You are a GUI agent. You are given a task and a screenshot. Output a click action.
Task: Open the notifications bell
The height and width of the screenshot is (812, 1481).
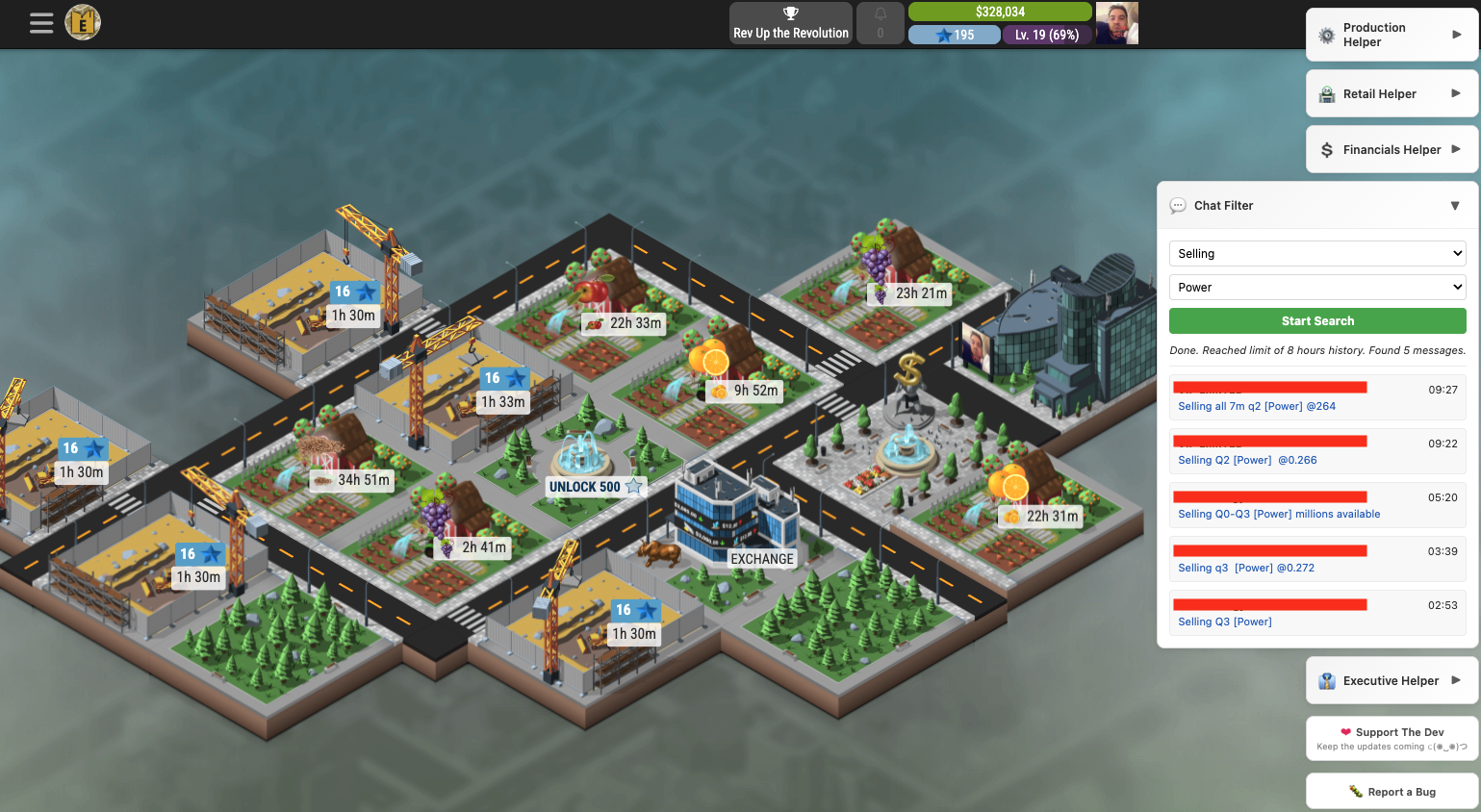point(880,23)
